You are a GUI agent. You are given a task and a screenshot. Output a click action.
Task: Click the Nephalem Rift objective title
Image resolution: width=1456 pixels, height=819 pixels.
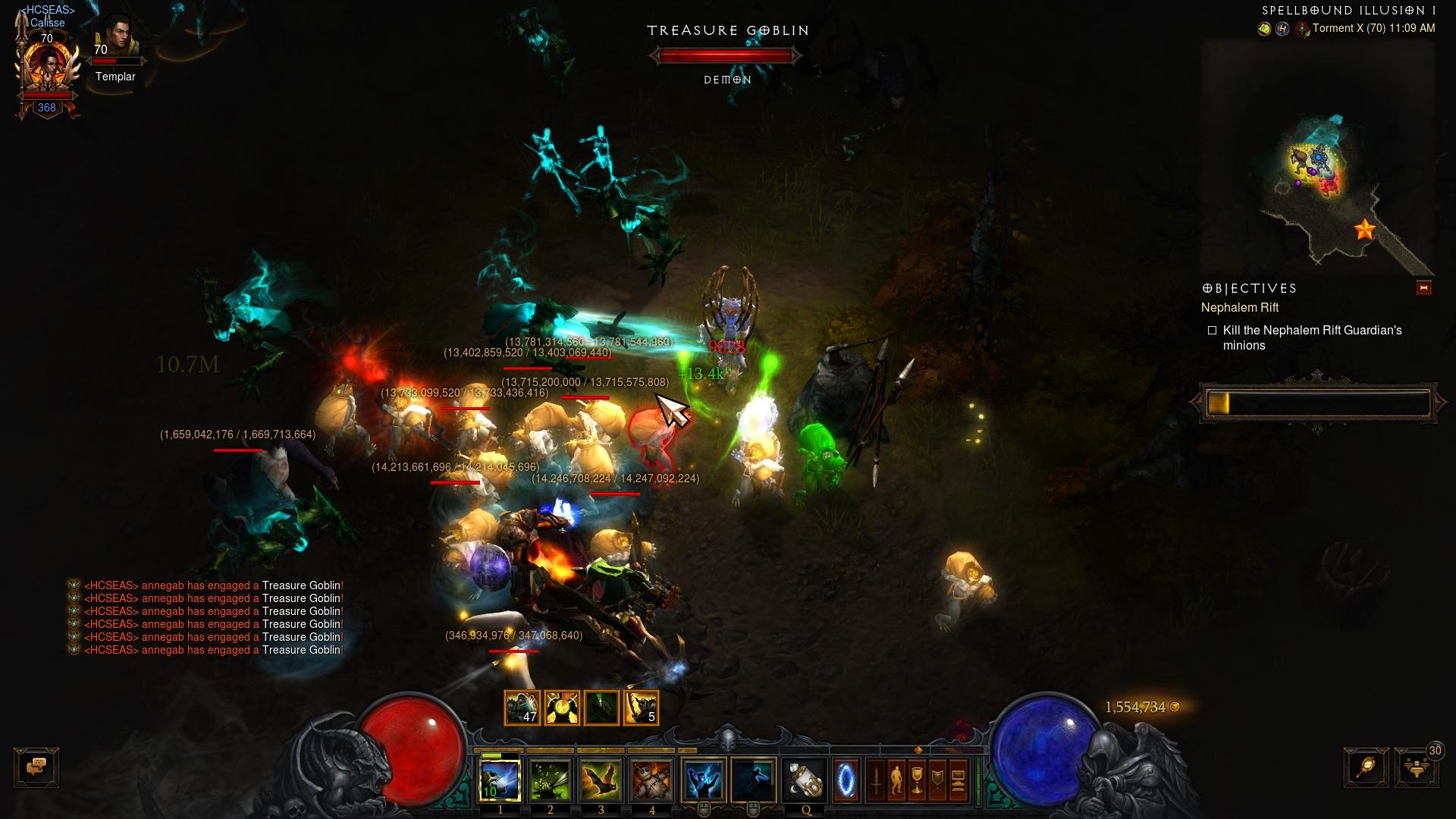(x=1239, y=307)
